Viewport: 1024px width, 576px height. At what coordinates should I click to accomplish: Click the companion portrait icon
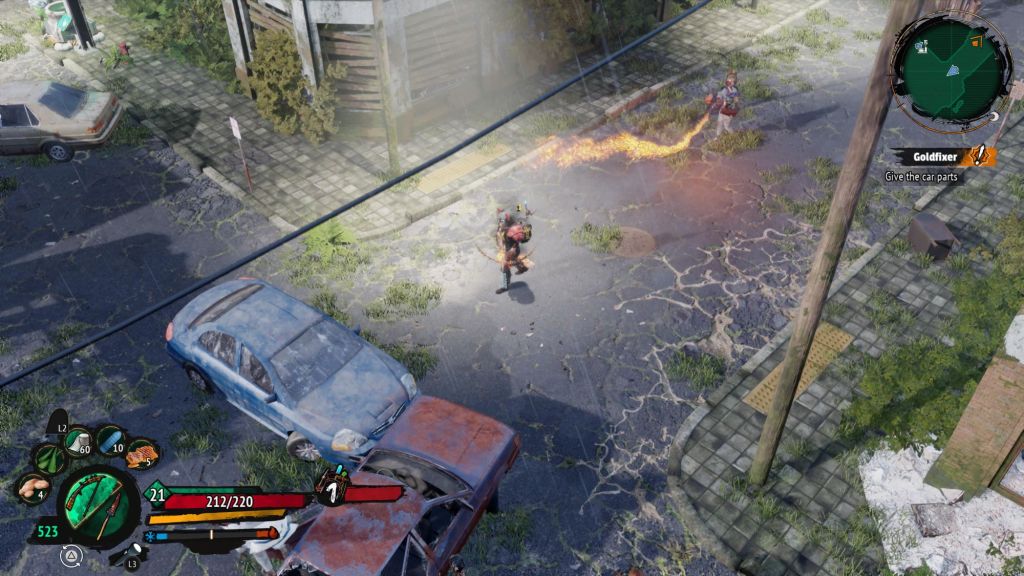[331, 489]
